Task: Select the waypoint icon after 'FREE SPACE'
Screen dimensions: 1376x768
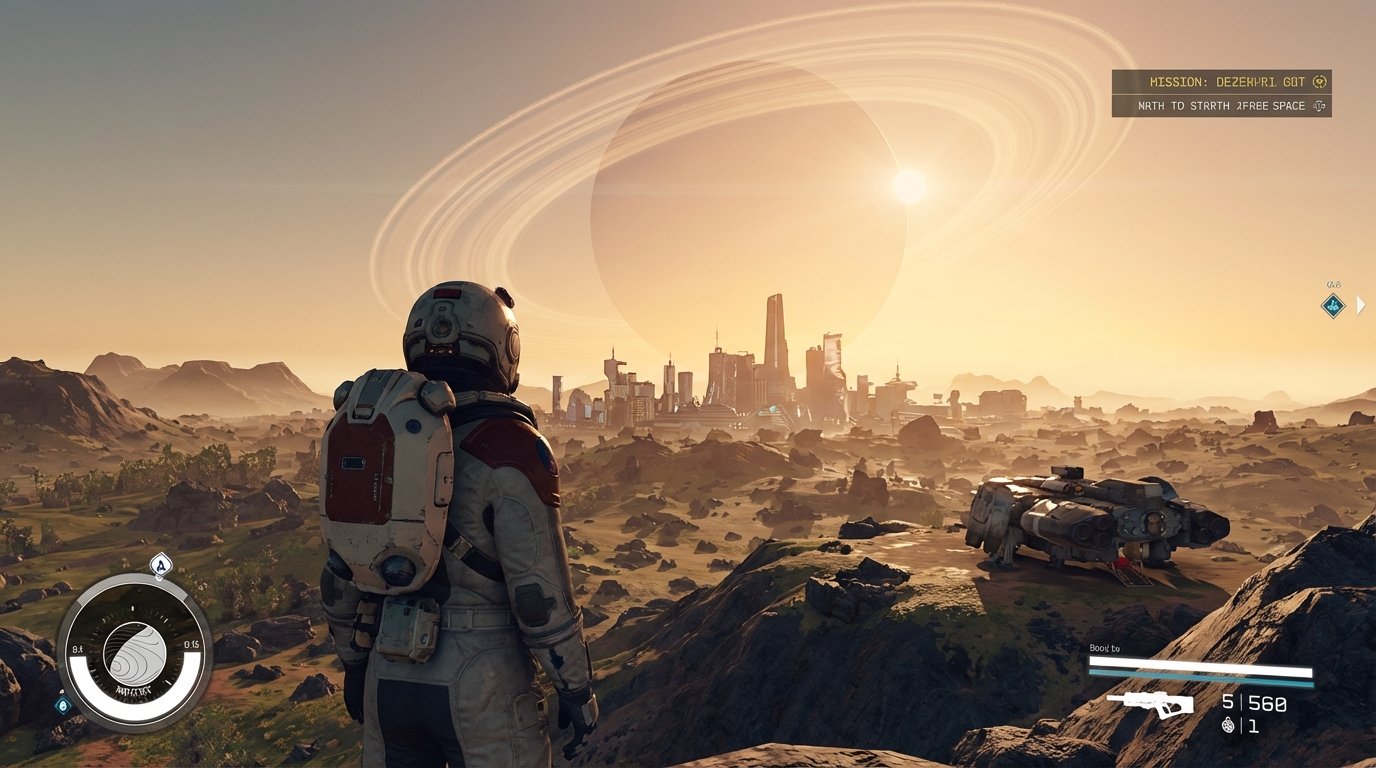Action: 1318,105
